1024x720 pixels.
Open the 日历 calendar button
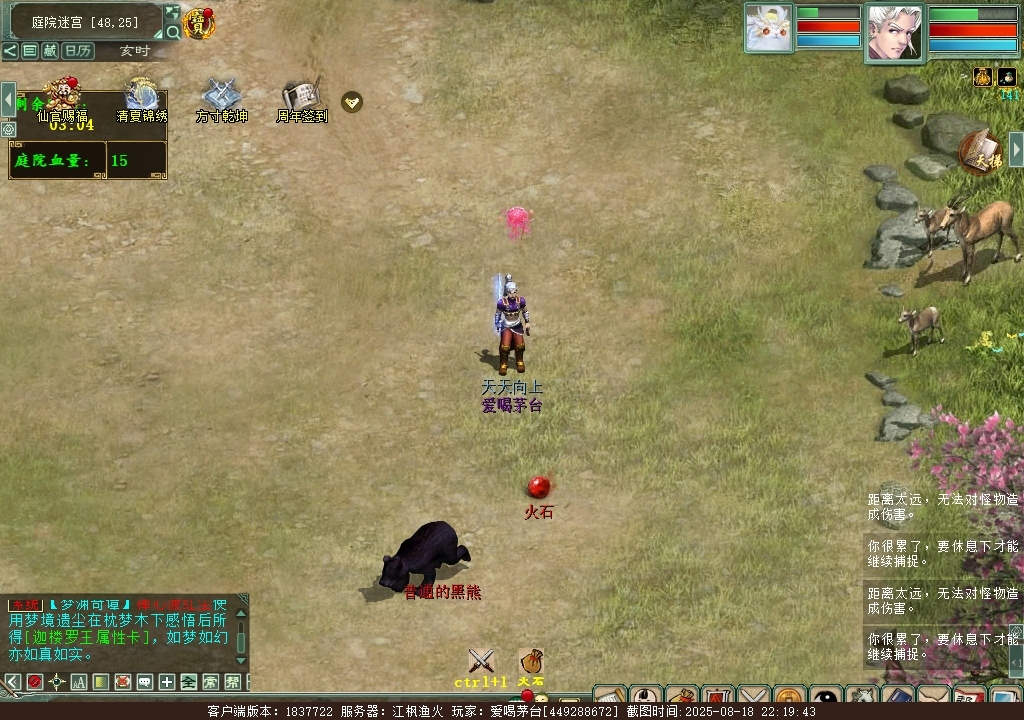click(78, 51)
